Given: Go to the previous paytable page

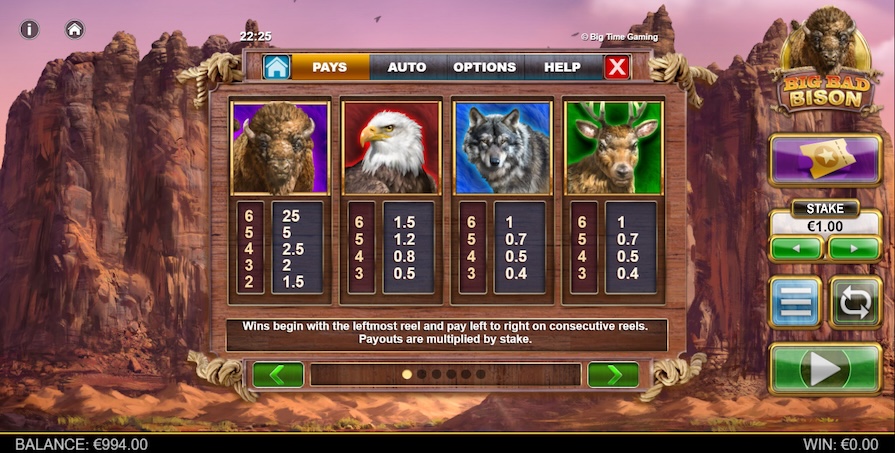Looking at the screenshot, I should coord(278,375).
